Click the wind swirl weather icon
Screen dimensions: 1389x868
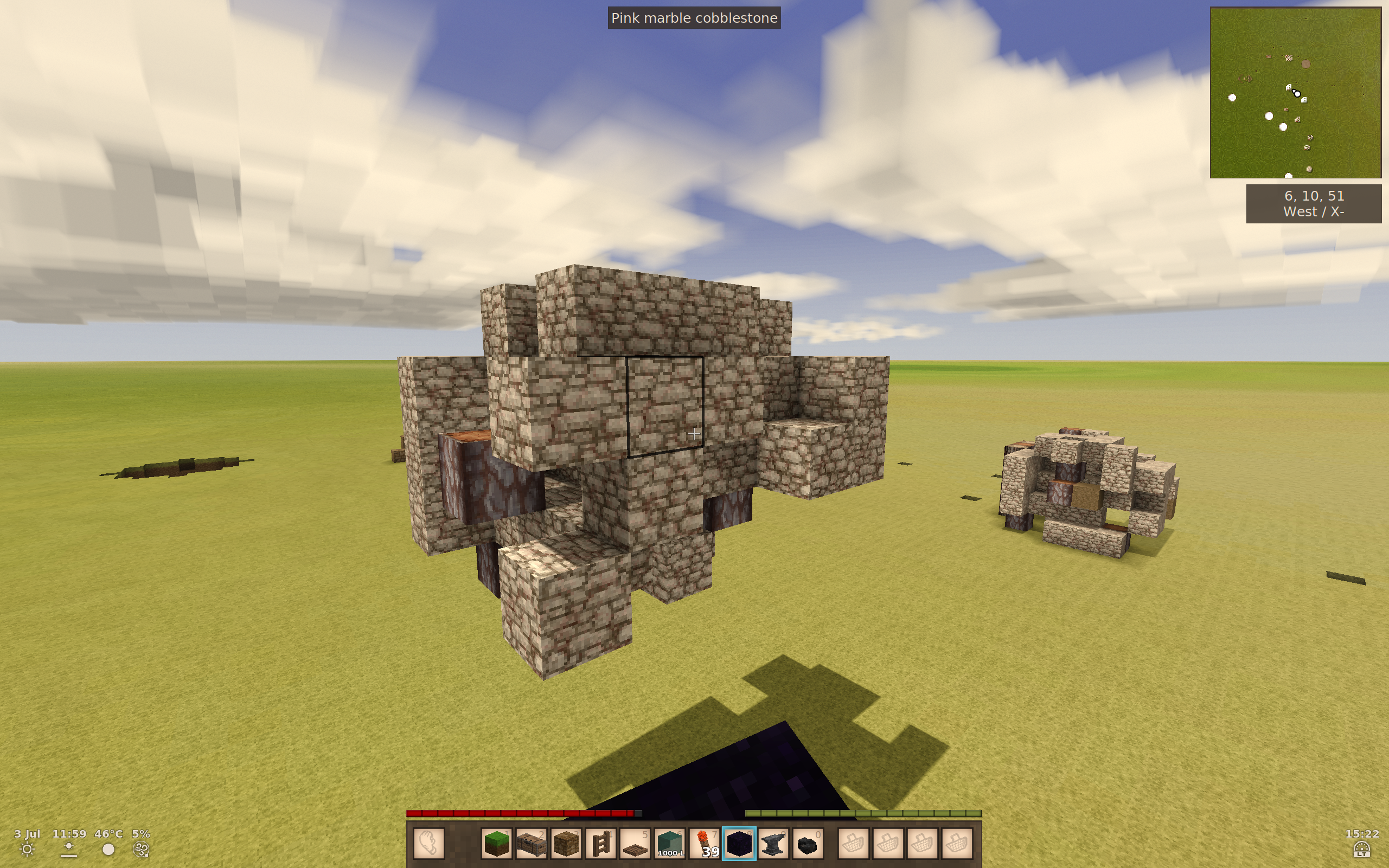140,850
